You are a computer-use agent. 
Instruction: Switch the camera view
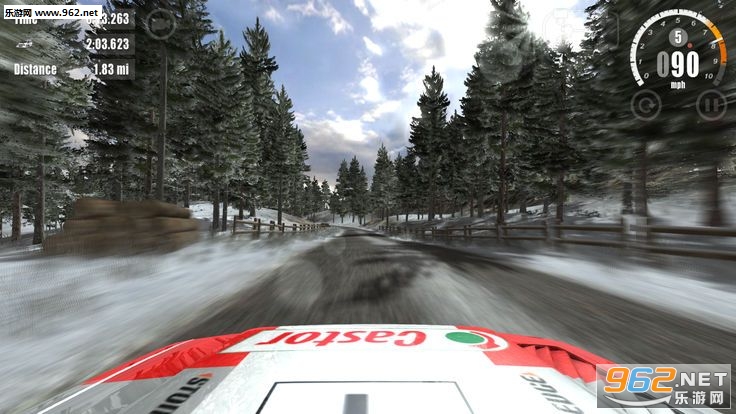click(x=160, y=22)
